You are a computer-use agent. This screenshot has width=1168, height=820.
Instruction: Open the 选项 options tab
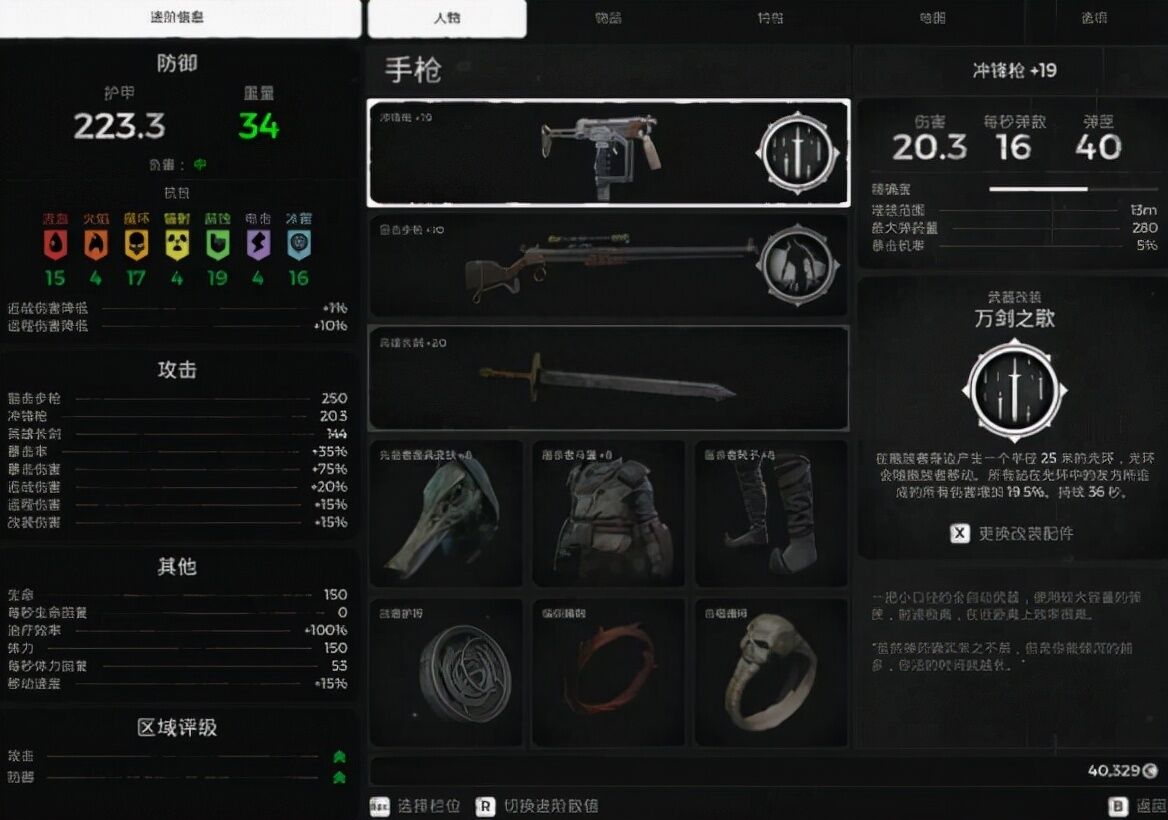[1094, 18]
